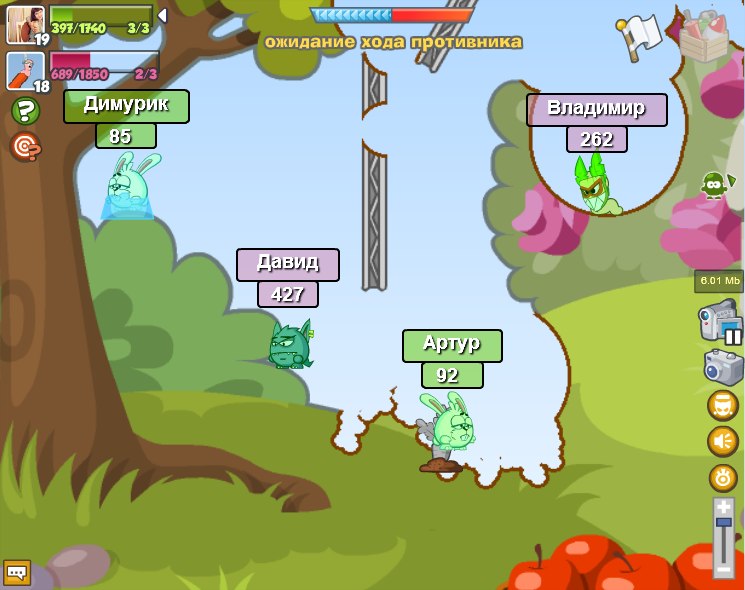Click the white surrender flag
The width and height of the screenshot is (745, 590).
pos(640,34)
